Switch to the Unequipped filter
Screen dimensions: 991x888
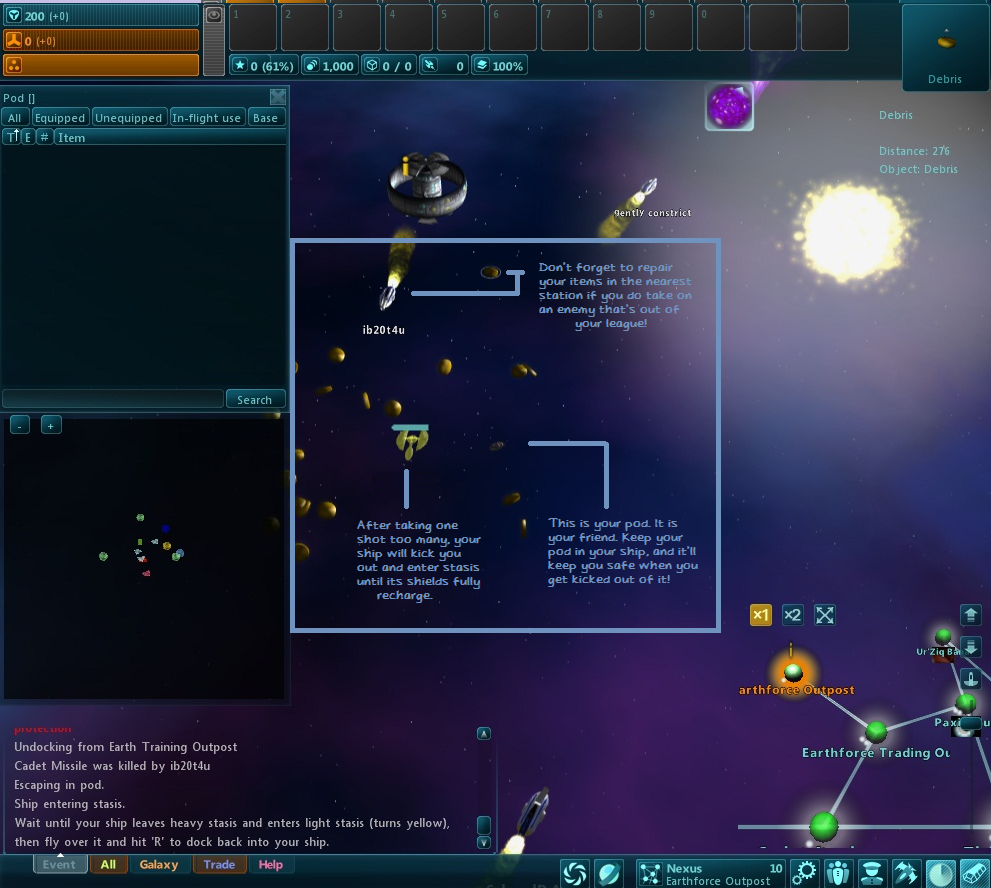pyautogui.click(x=128, y=118)
